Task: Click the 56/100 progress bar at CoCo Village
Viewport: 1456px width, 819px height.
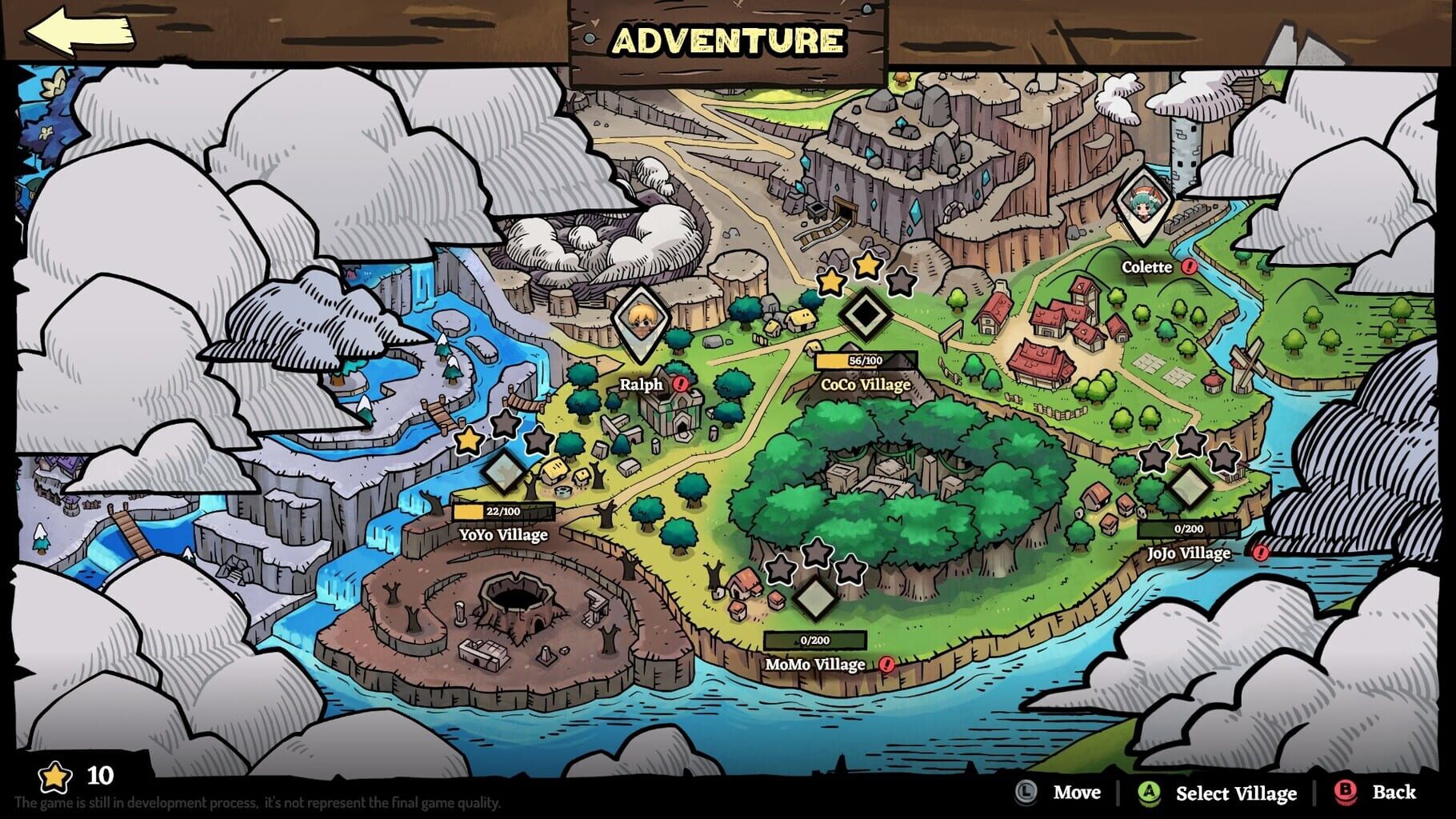Action: pyautogui.click(x=866, y=359)
